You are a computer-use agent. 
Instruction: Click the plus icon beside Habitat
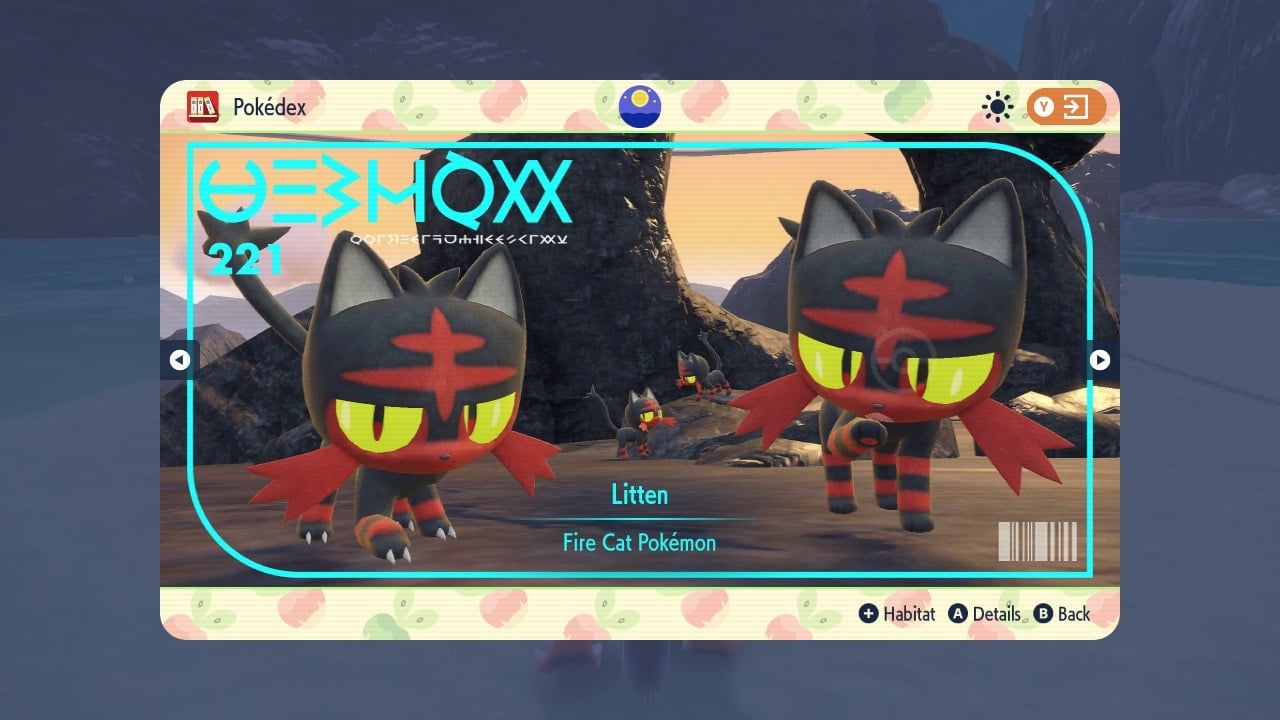(x=869, y=615)
